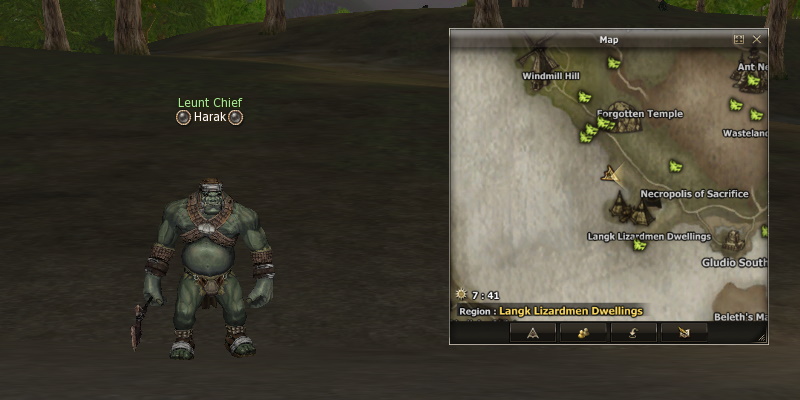Select the Forgotten Temple map location
This screenshot has width=800, height=400.
pyautogui.click(x=639, y=114)
